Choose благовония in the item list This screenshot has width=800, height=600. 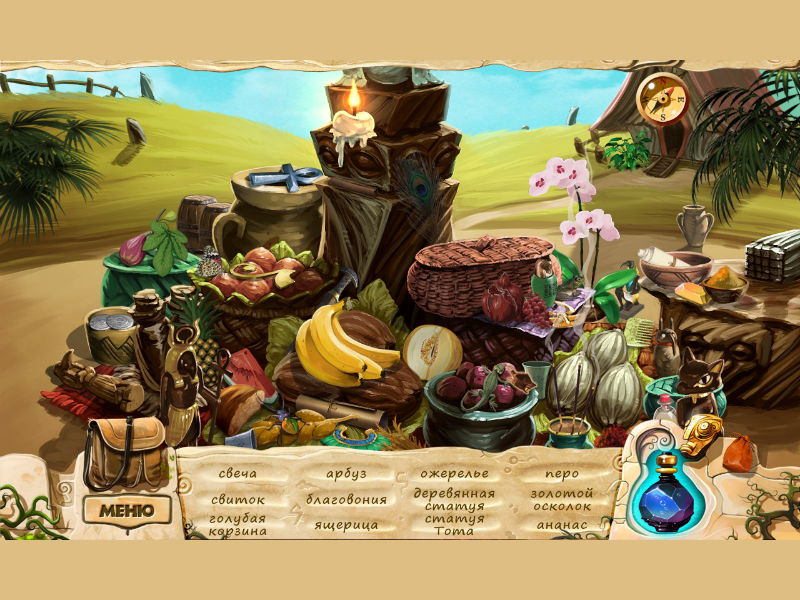346,498
